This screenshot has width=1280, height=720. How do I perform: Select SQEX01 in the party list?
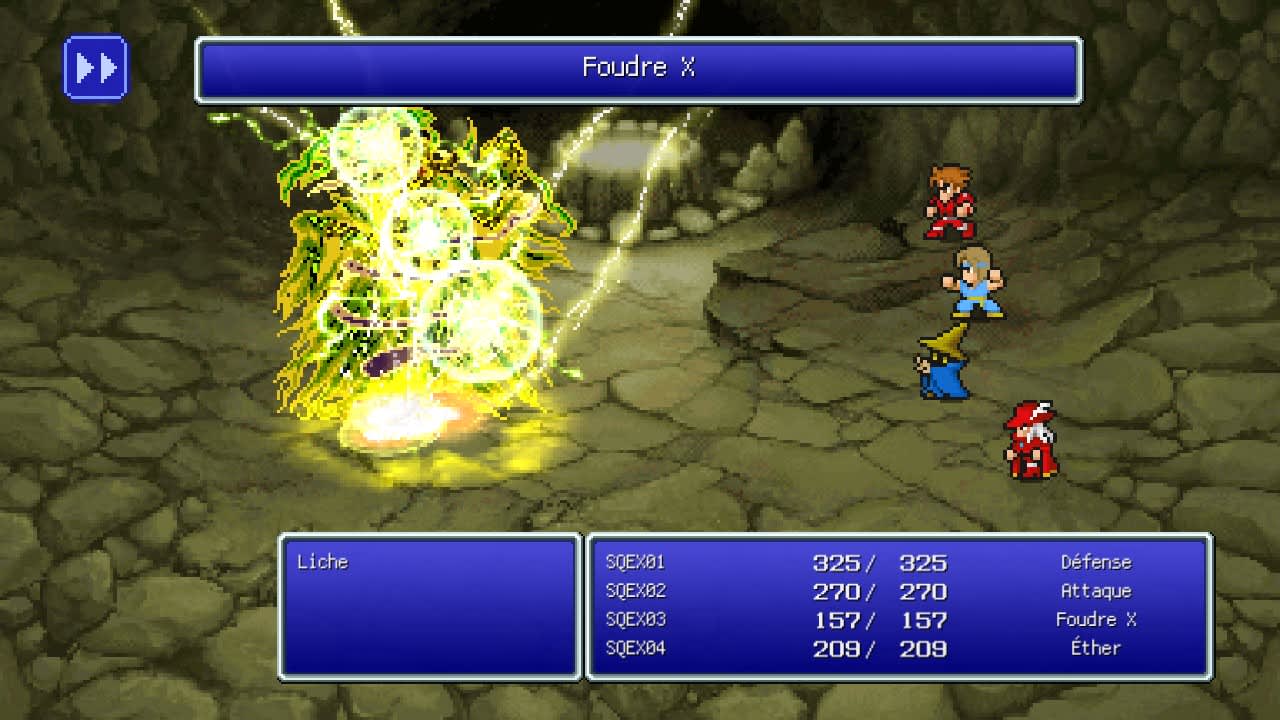[x=637, y=563]
